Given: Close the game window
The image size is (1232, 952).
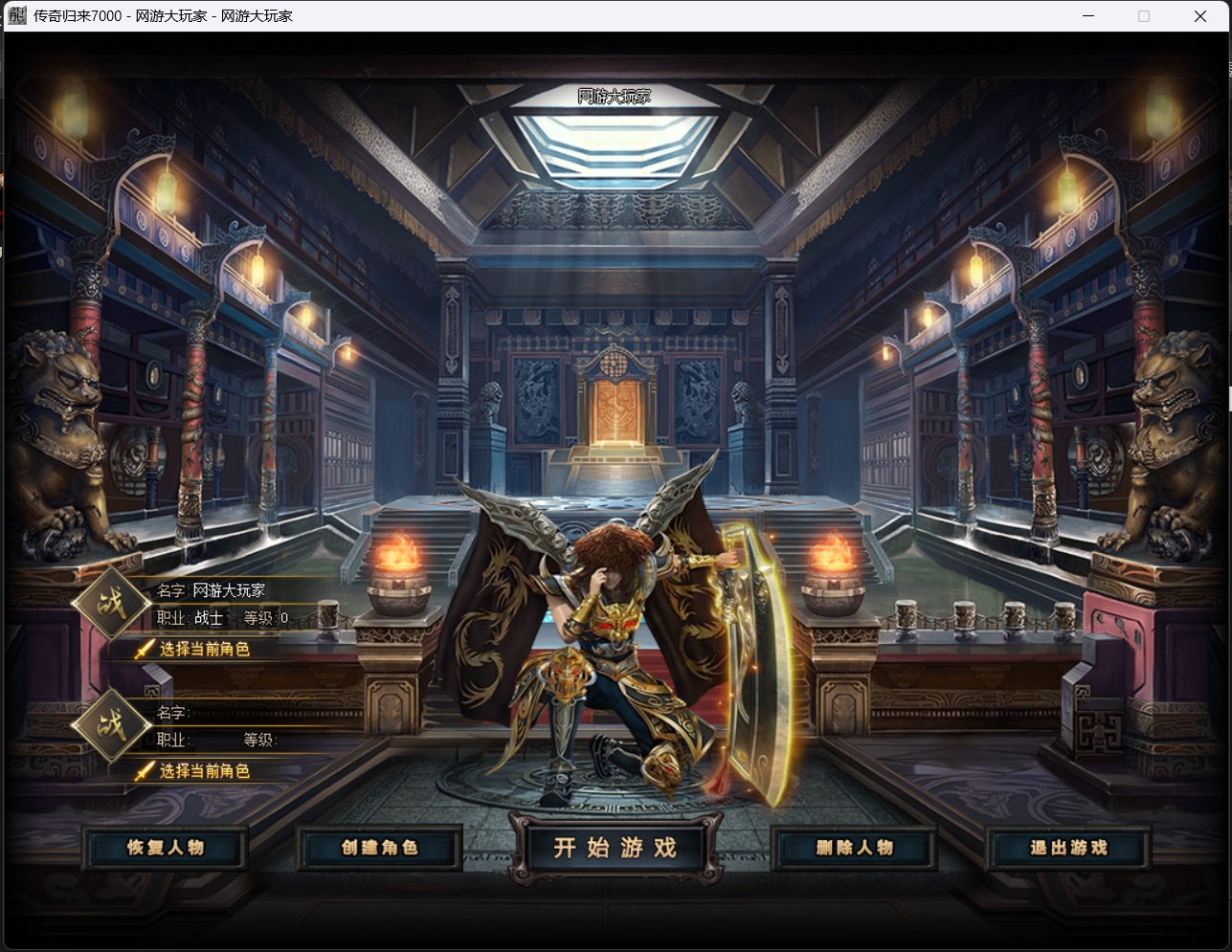Looking at the screenshot, I should pos(1199,16).
